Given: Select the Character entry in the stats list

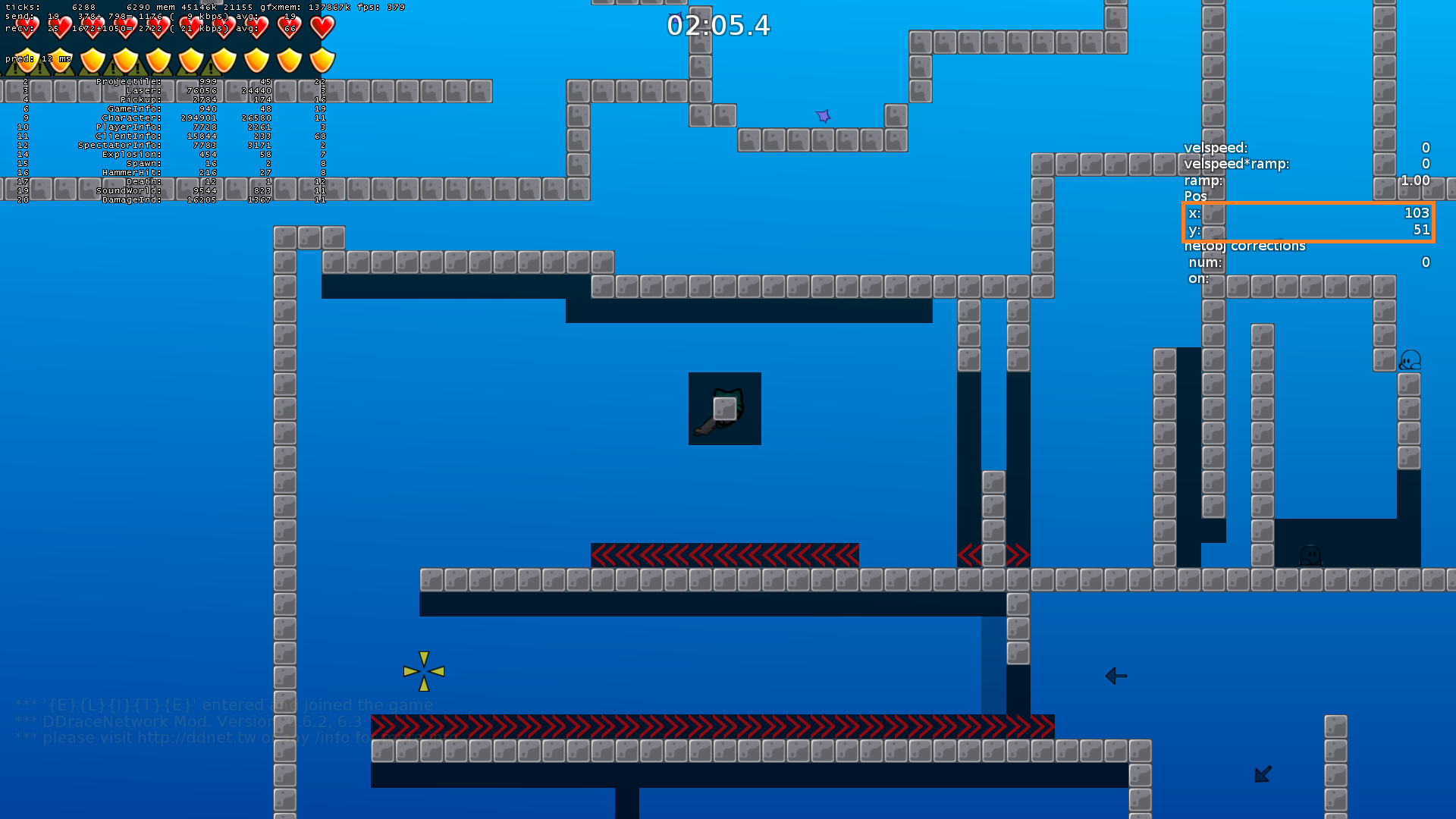Looking at the screenshot, I should point(133,118).
